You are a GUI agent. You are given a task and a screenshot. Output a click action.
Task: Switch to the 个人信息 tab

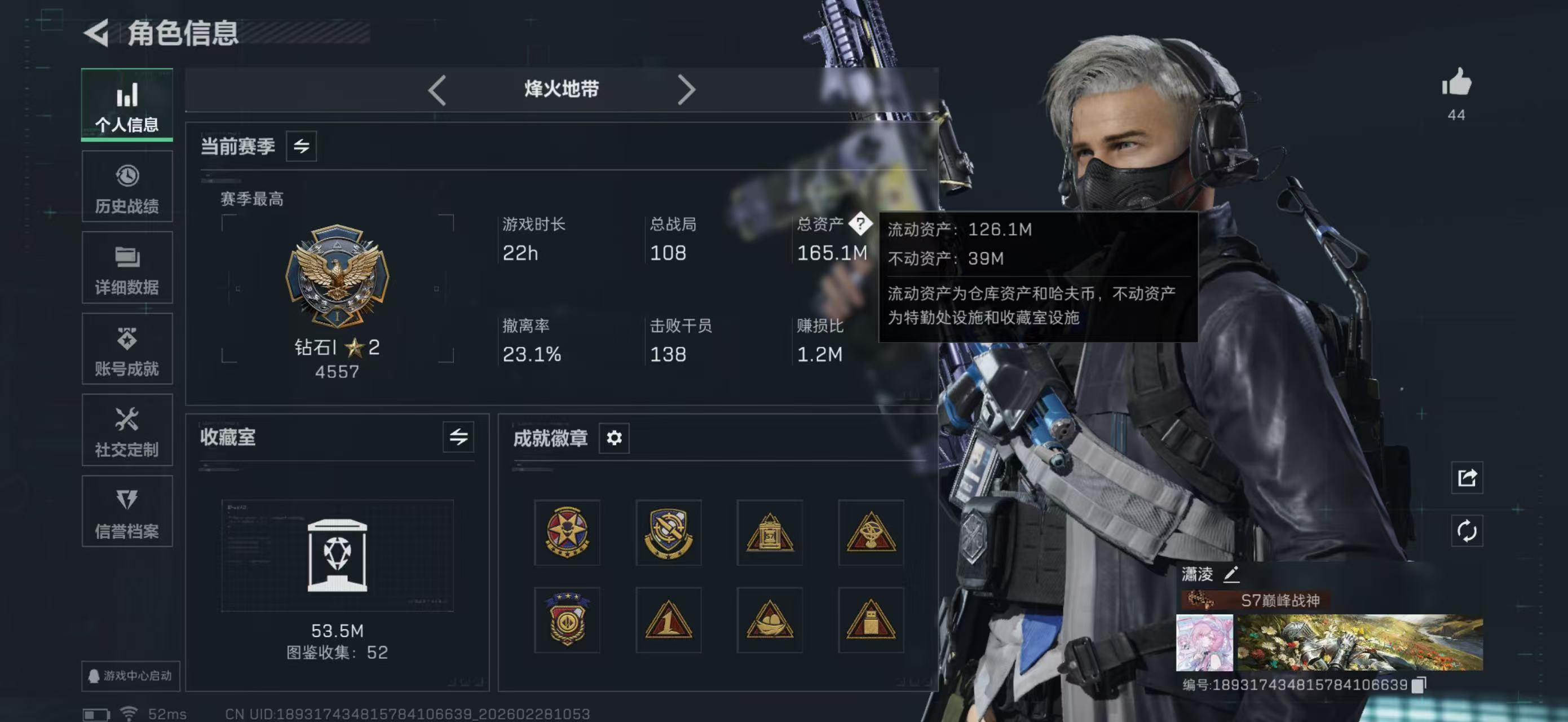point(127,105)
